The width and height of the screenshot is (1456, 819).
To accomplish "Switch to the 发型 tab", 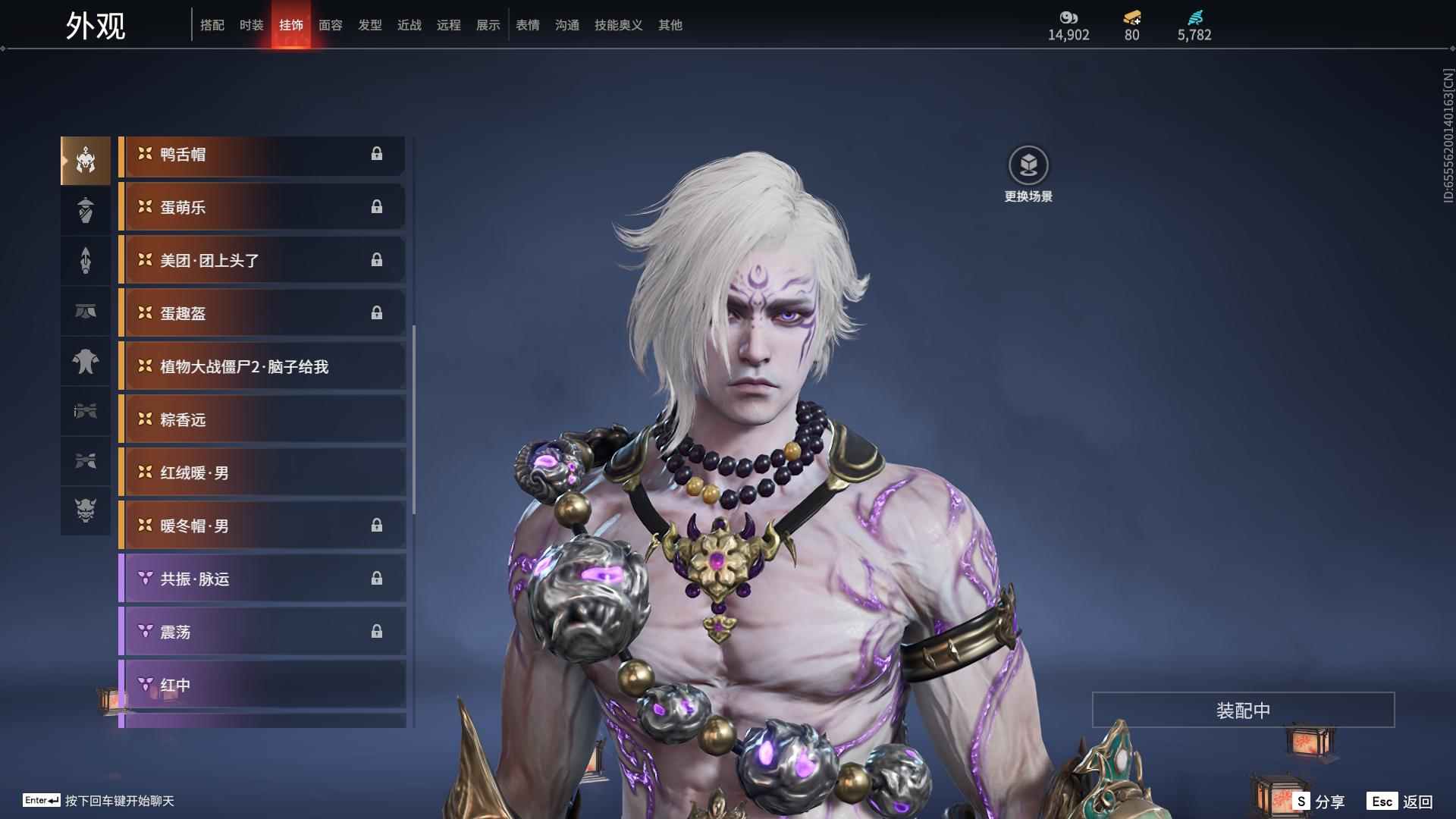I will coord(369,25).
